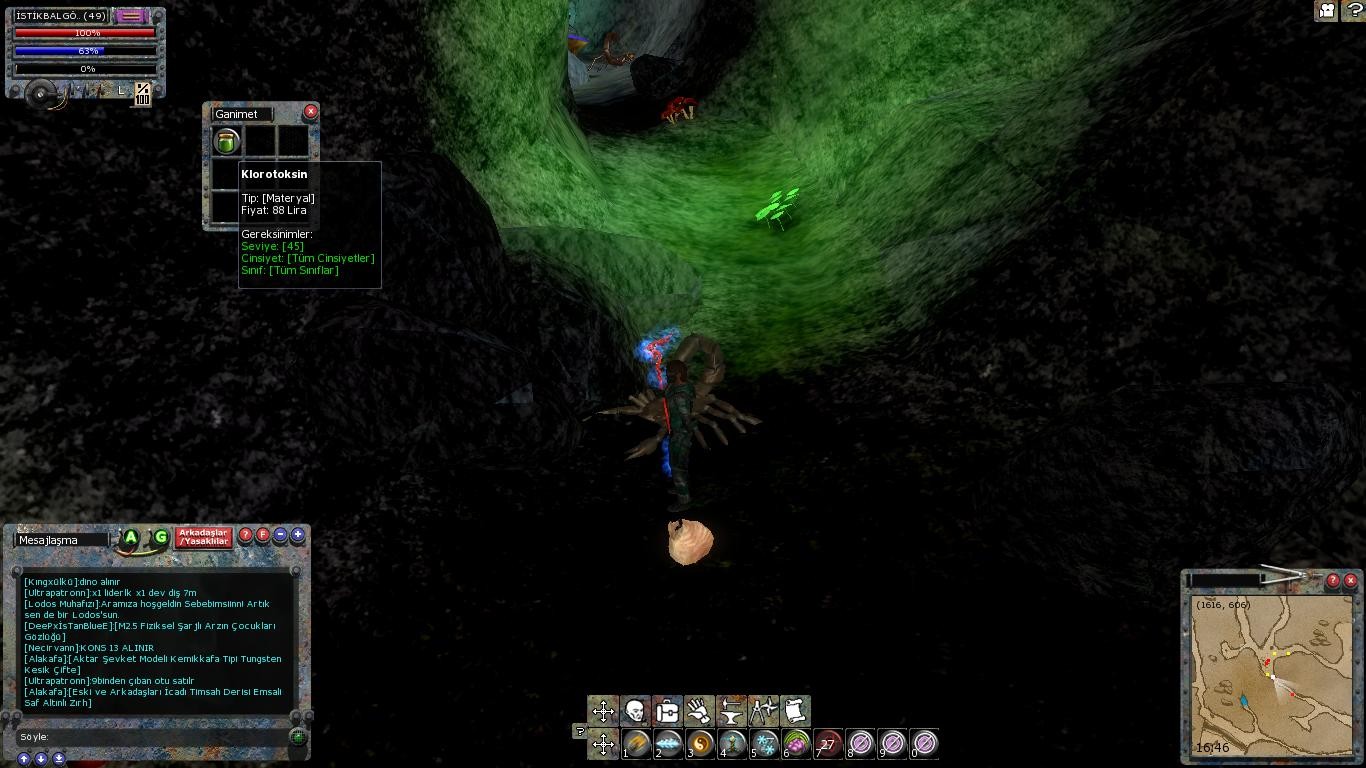The height and width of the screenshot is (768, 1366).
Task: Click the compass and star toolbar icon
Action: click(x=763, y=711)
